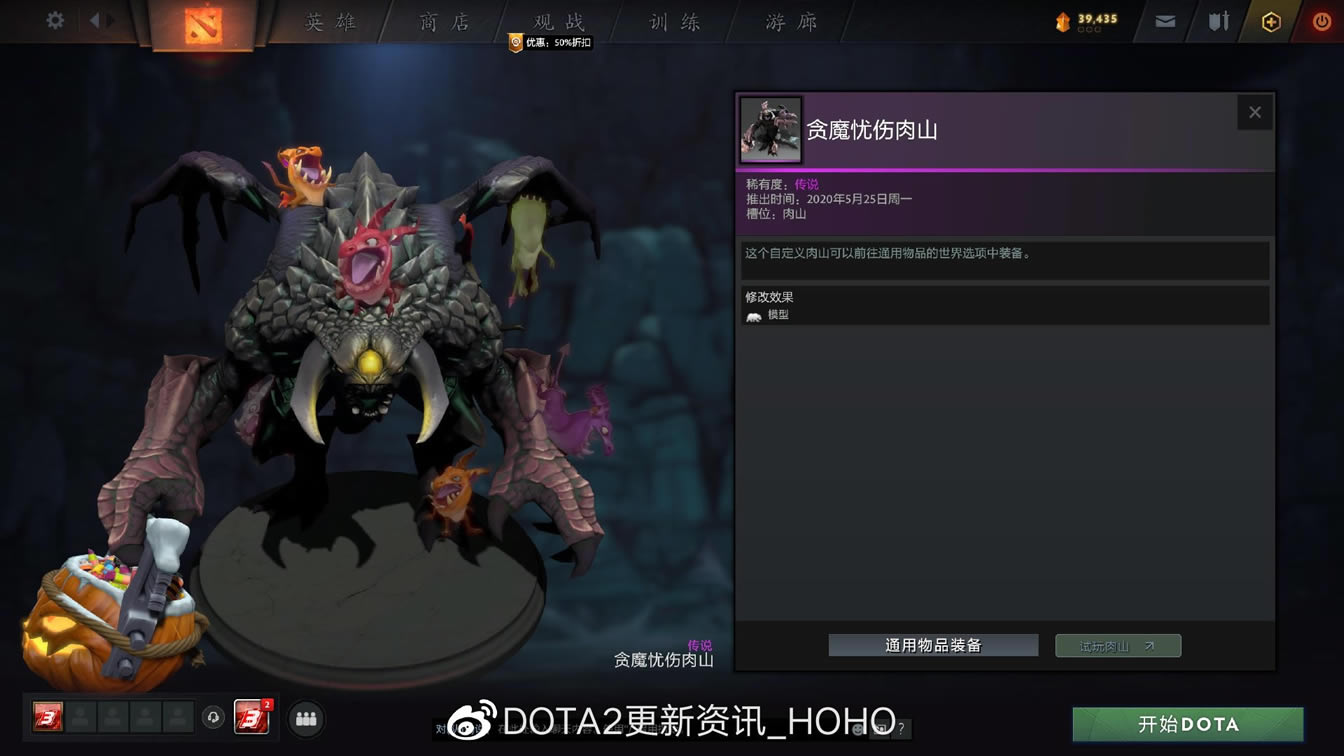Click the 通用物品装备 equip button
1344x756 pixels.
click(933, 645)
